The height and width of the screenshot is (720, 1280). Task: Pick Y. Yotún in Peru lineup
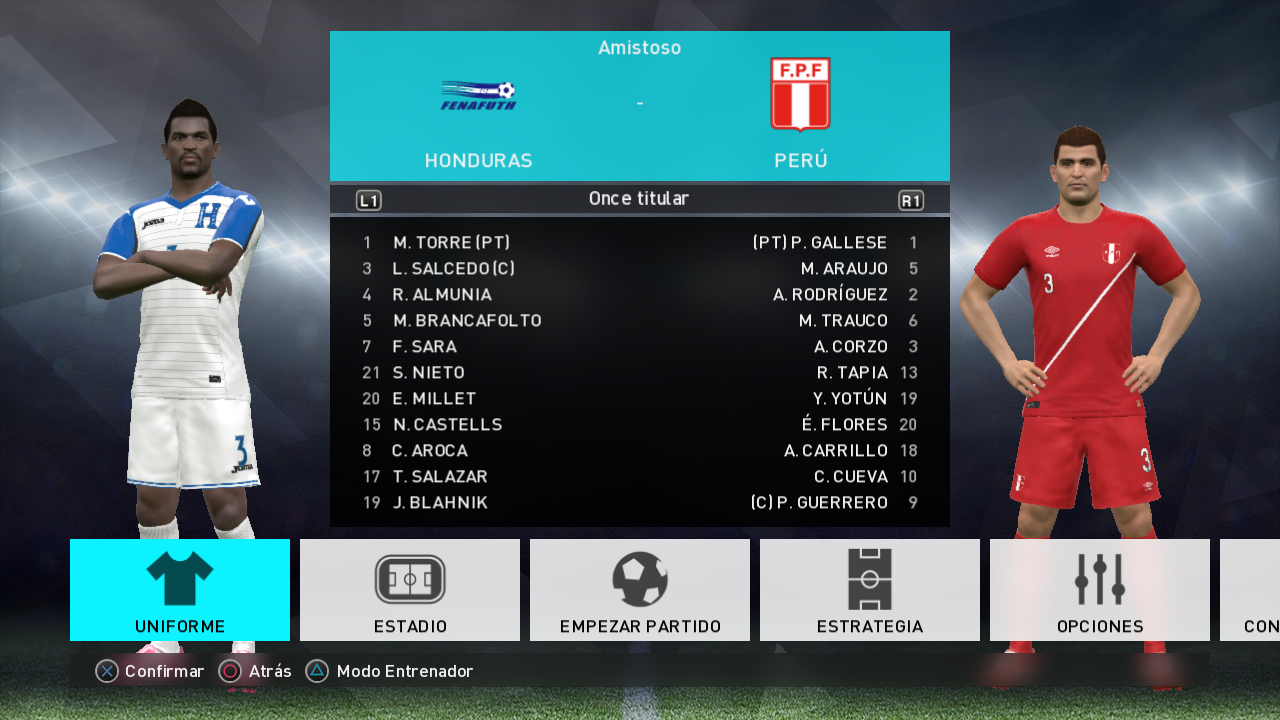[850, 399]
